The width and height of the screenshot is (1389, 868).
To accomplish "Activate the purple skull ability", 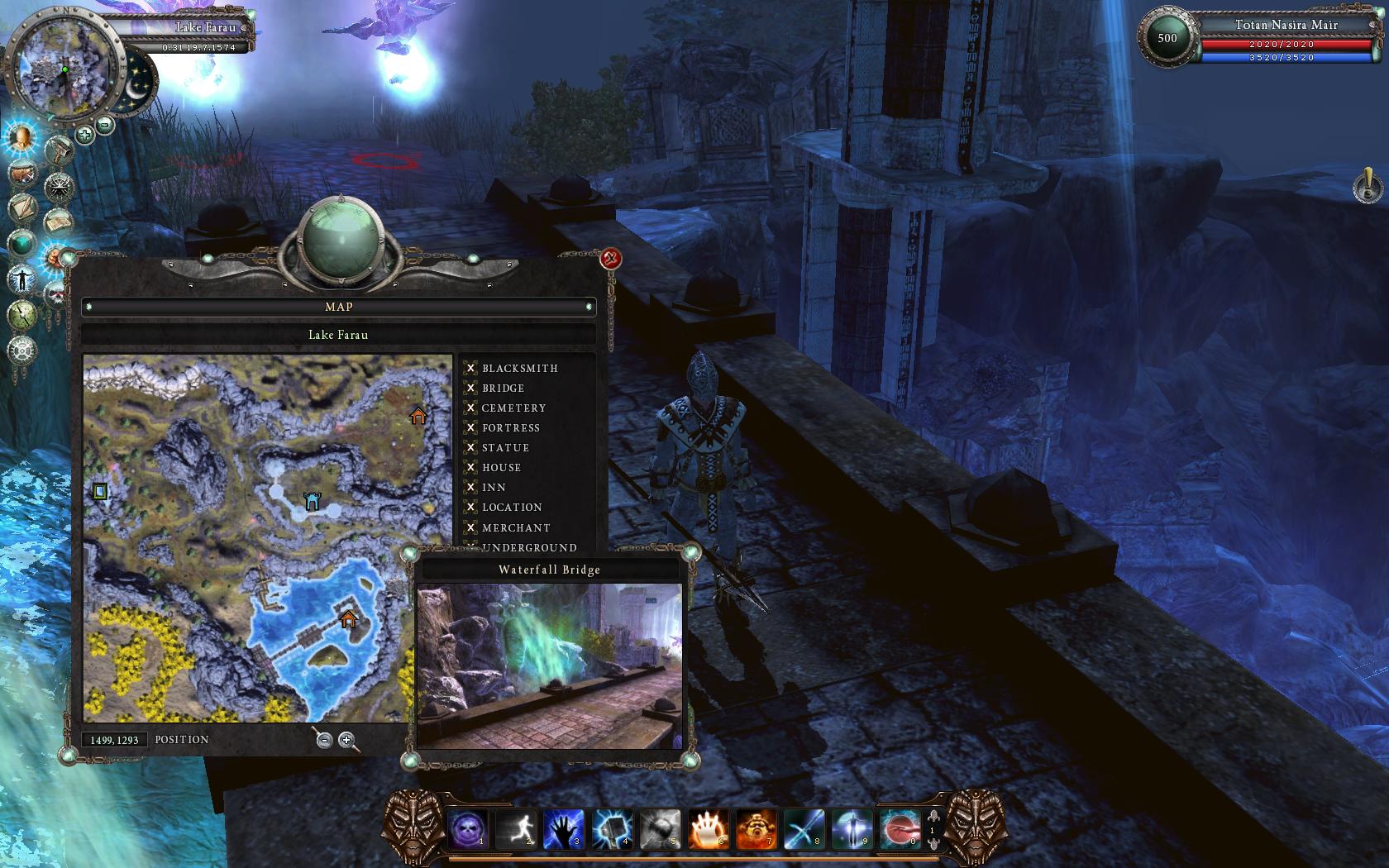I will point(468,828).
